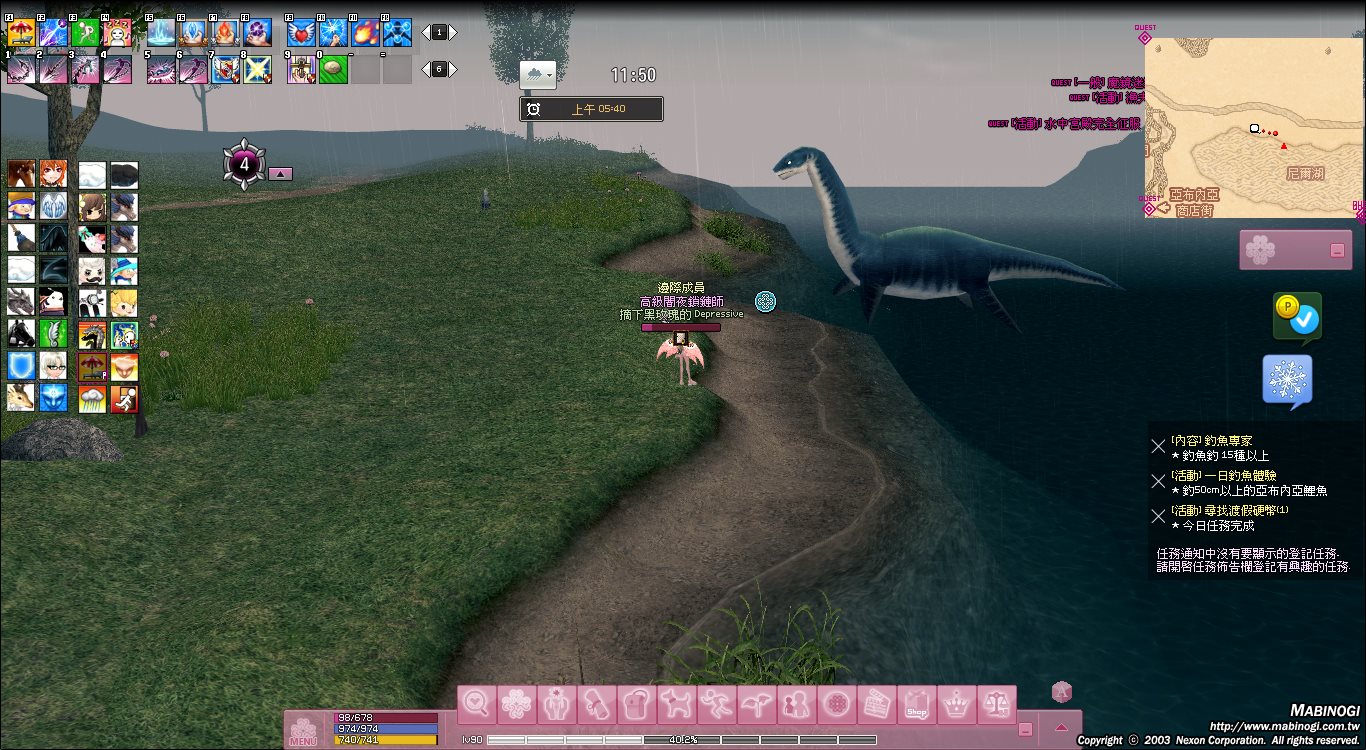The height and width of the screenshot is (750, 1366).
Task: Open the blue snowflake speech bubble notification
Action: click(1287, 381)
